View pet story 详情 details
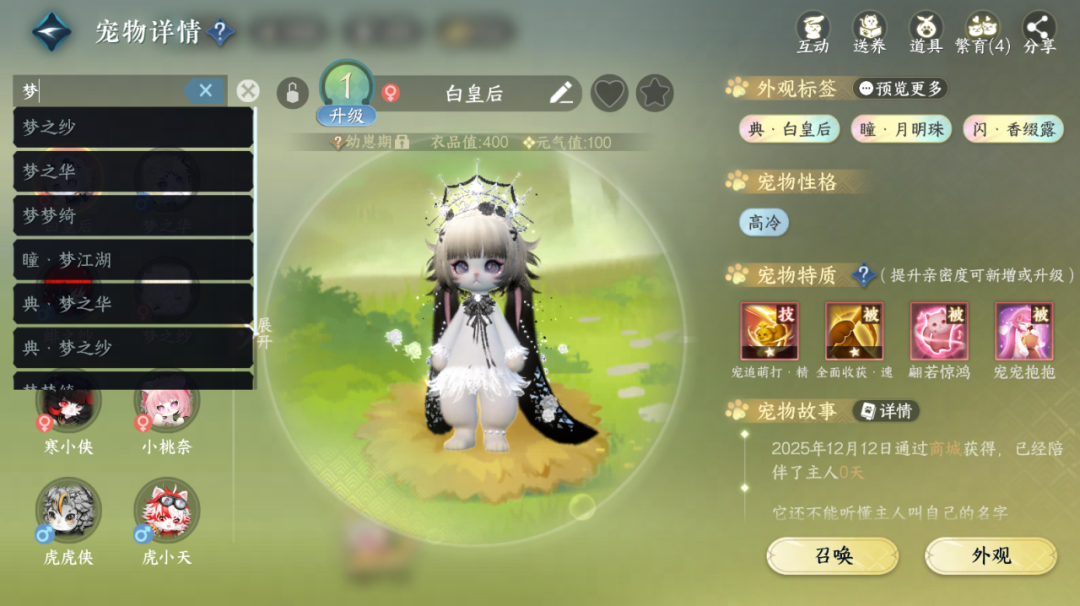 coord(885,411)
